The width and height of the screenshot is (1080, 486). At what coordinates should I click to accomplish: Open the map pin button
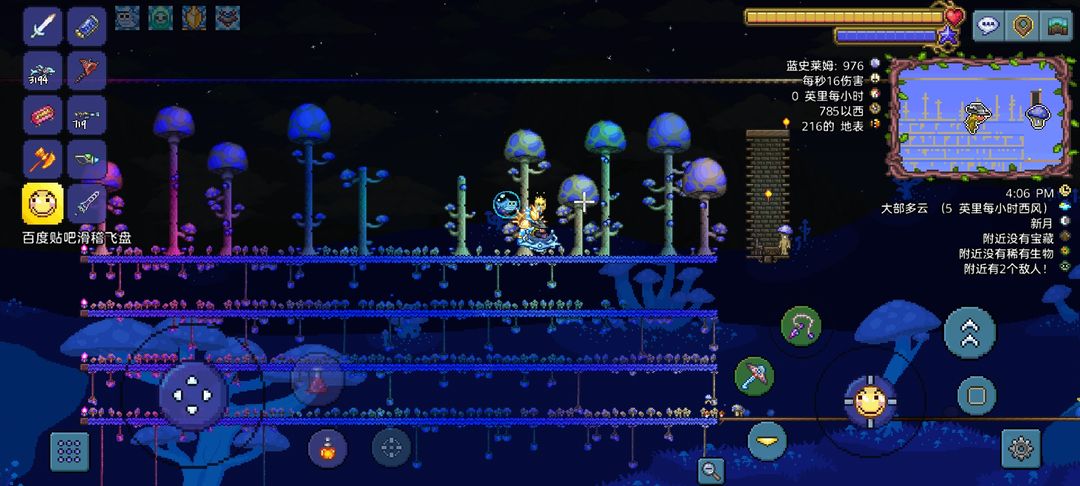1022,26
